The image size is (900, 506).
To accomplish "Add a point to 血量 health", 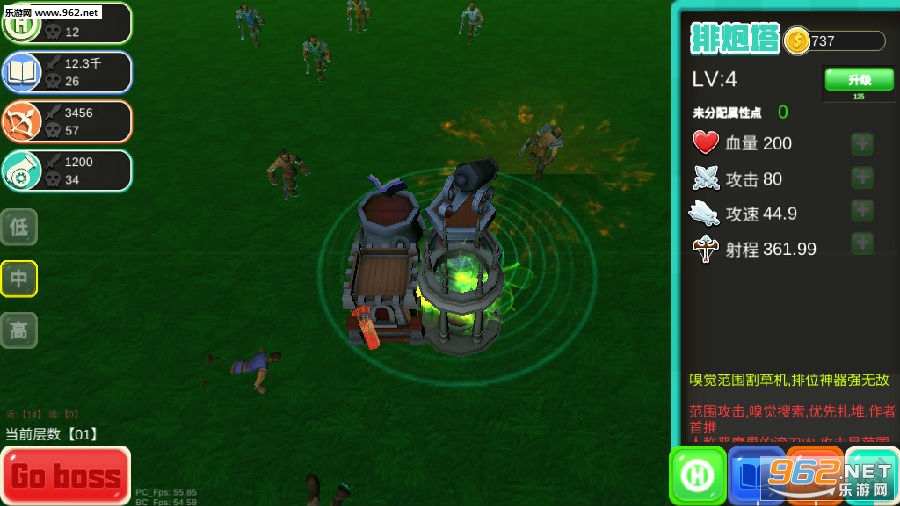I will [x=862, y=143].
